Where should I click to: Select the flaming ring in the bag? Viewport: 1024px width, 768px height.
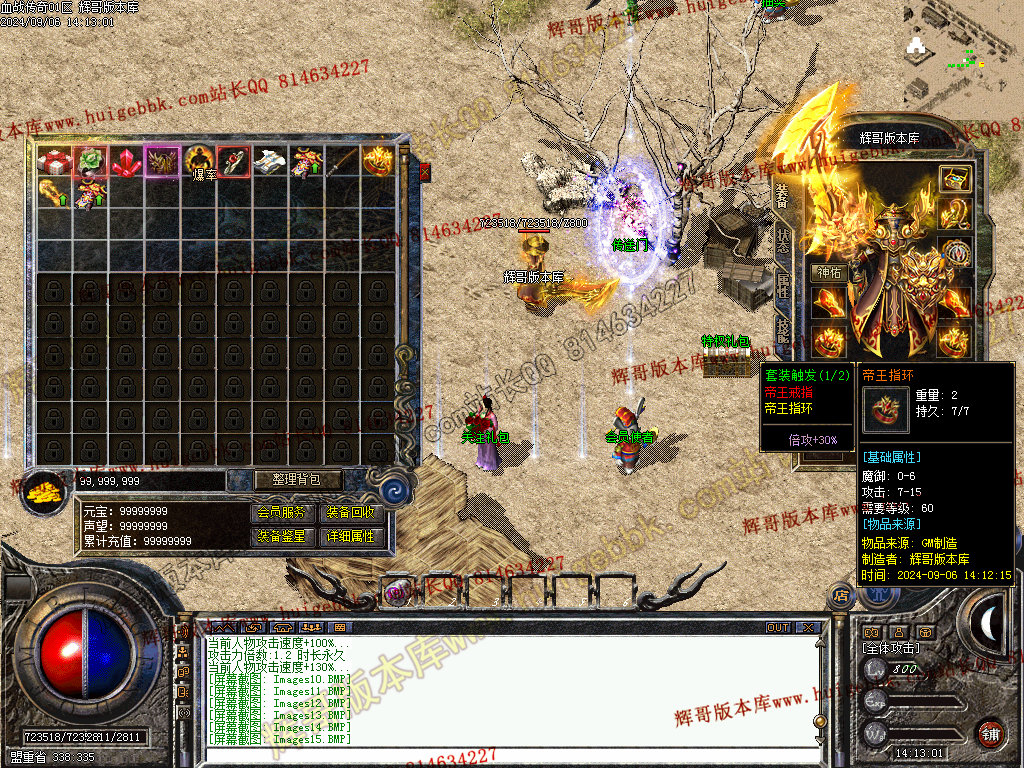point(378,161)
